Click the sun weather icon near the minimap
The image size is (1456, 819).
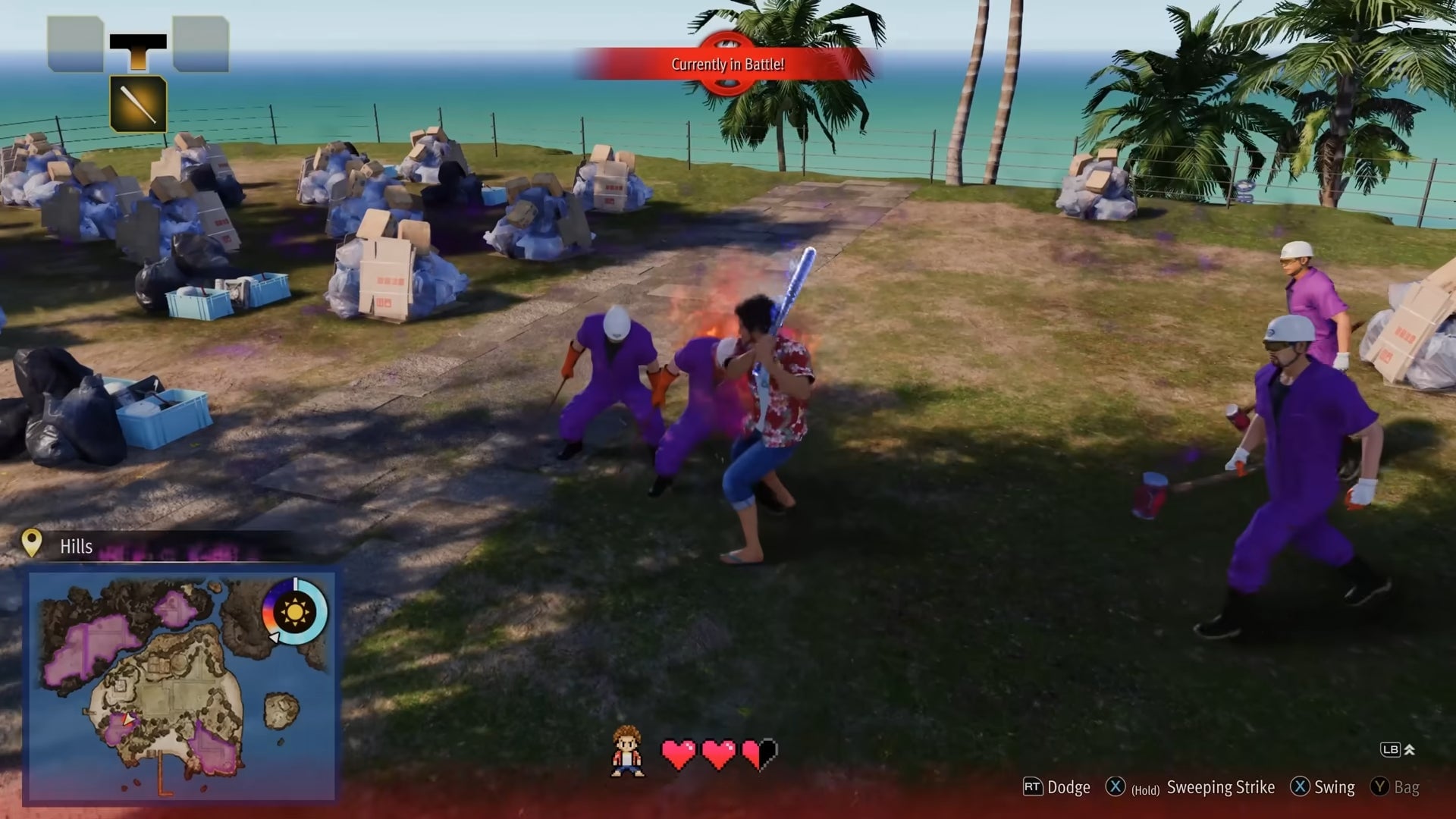click(x=292, y=611)
